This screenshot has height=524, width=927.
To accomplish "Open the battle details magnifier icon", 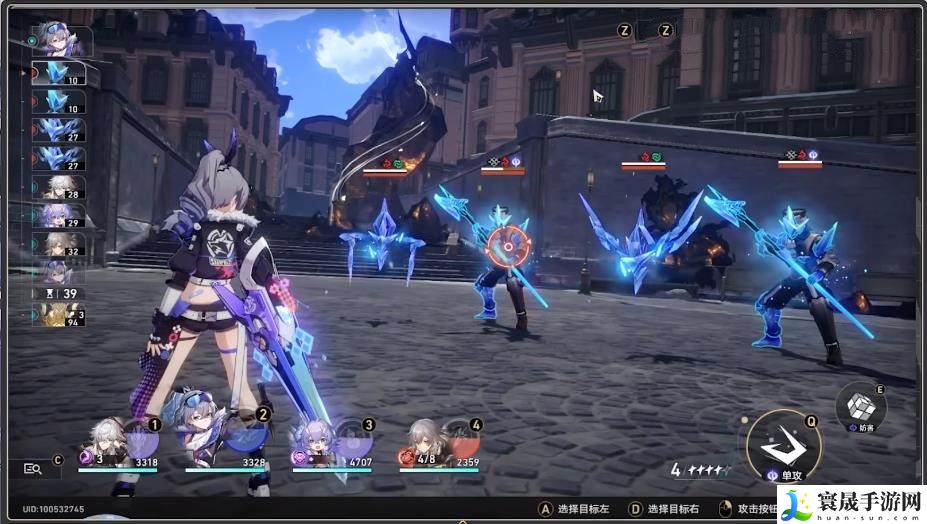I will coord(33,468).
